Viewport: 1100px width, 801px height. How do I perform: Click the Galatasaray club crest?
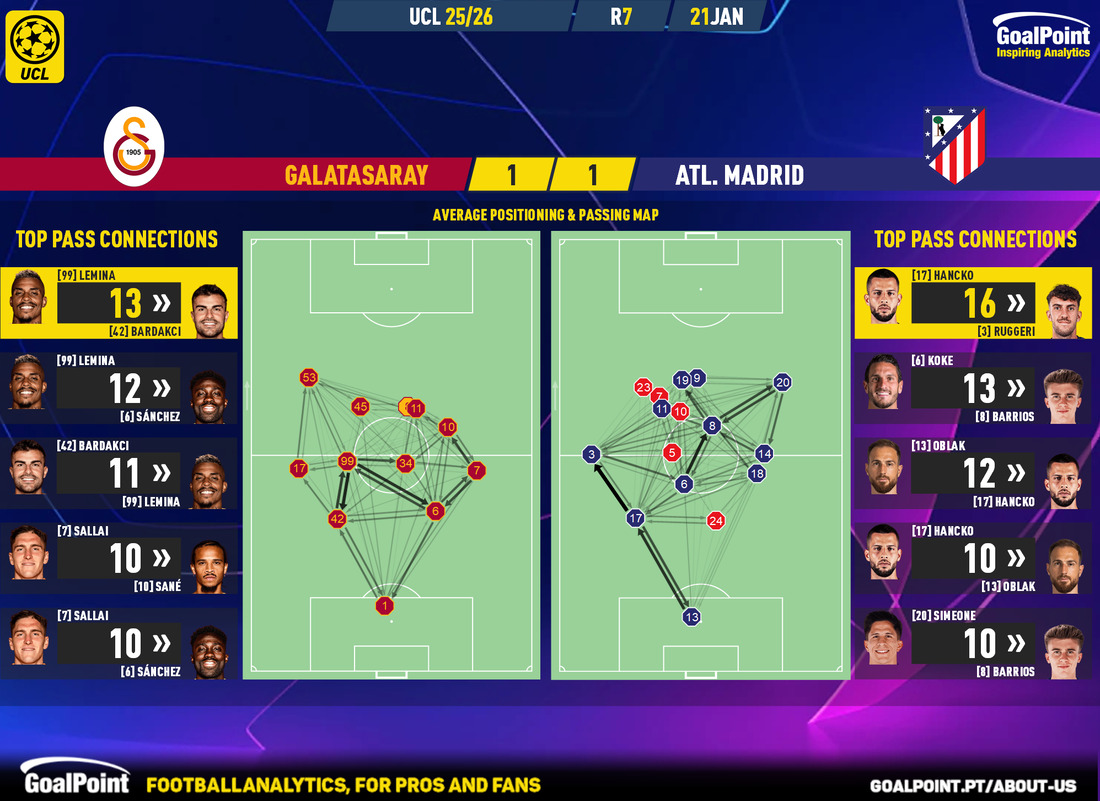point(134,147)
